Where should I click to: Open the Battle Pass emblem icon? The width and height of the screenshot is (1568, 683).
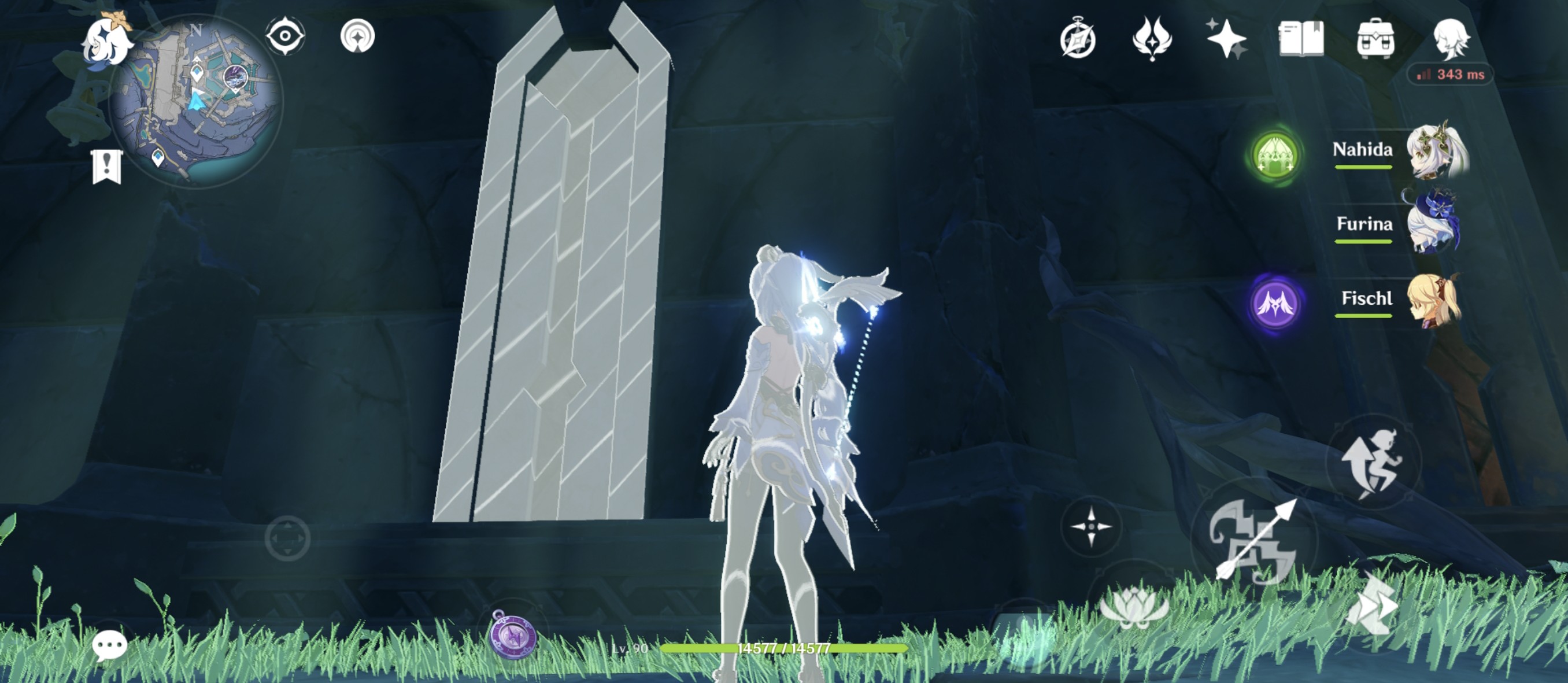[1079, 38]
